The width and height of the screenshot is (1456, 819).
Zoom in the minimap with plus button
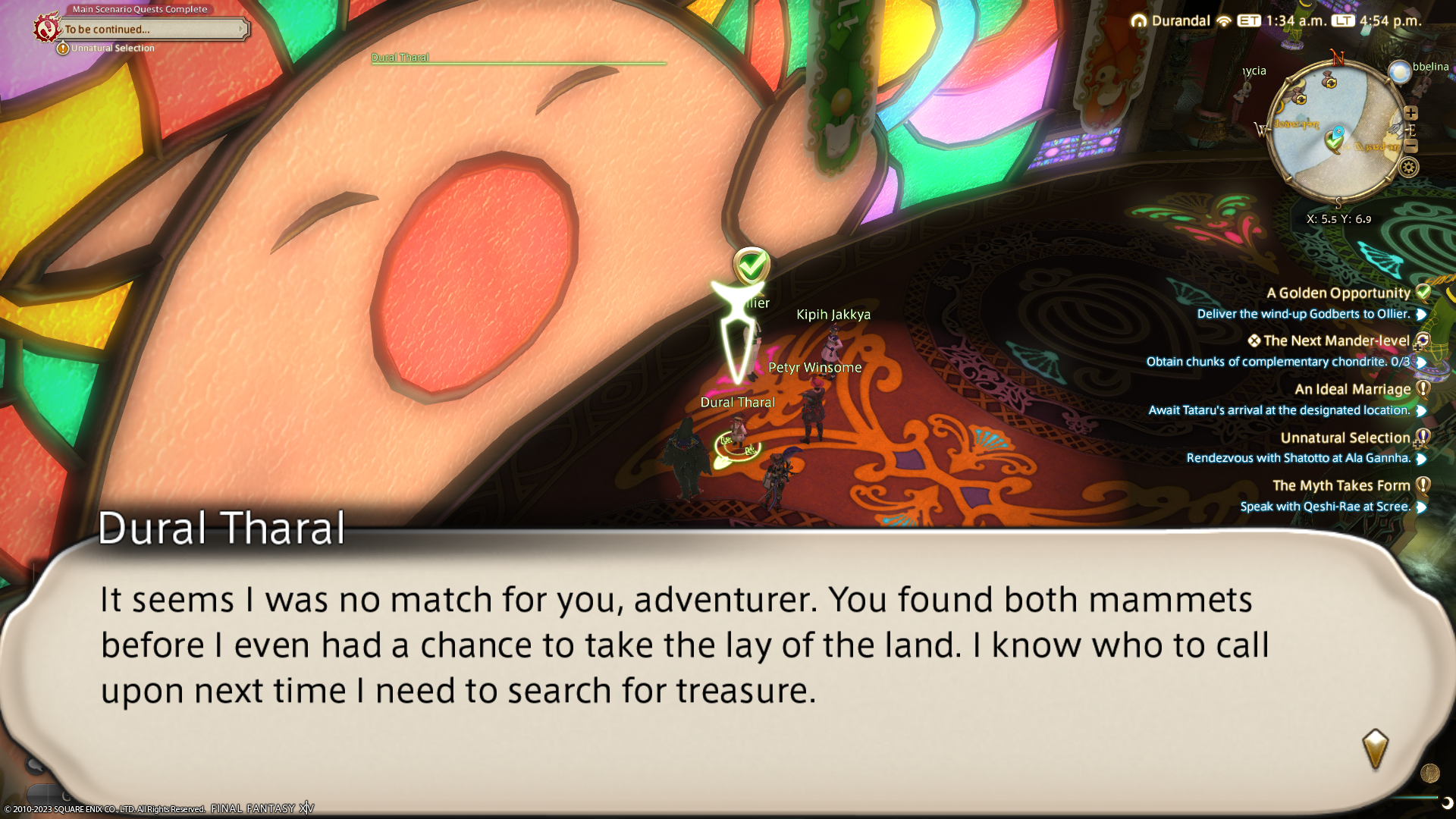pos(1410,113)
